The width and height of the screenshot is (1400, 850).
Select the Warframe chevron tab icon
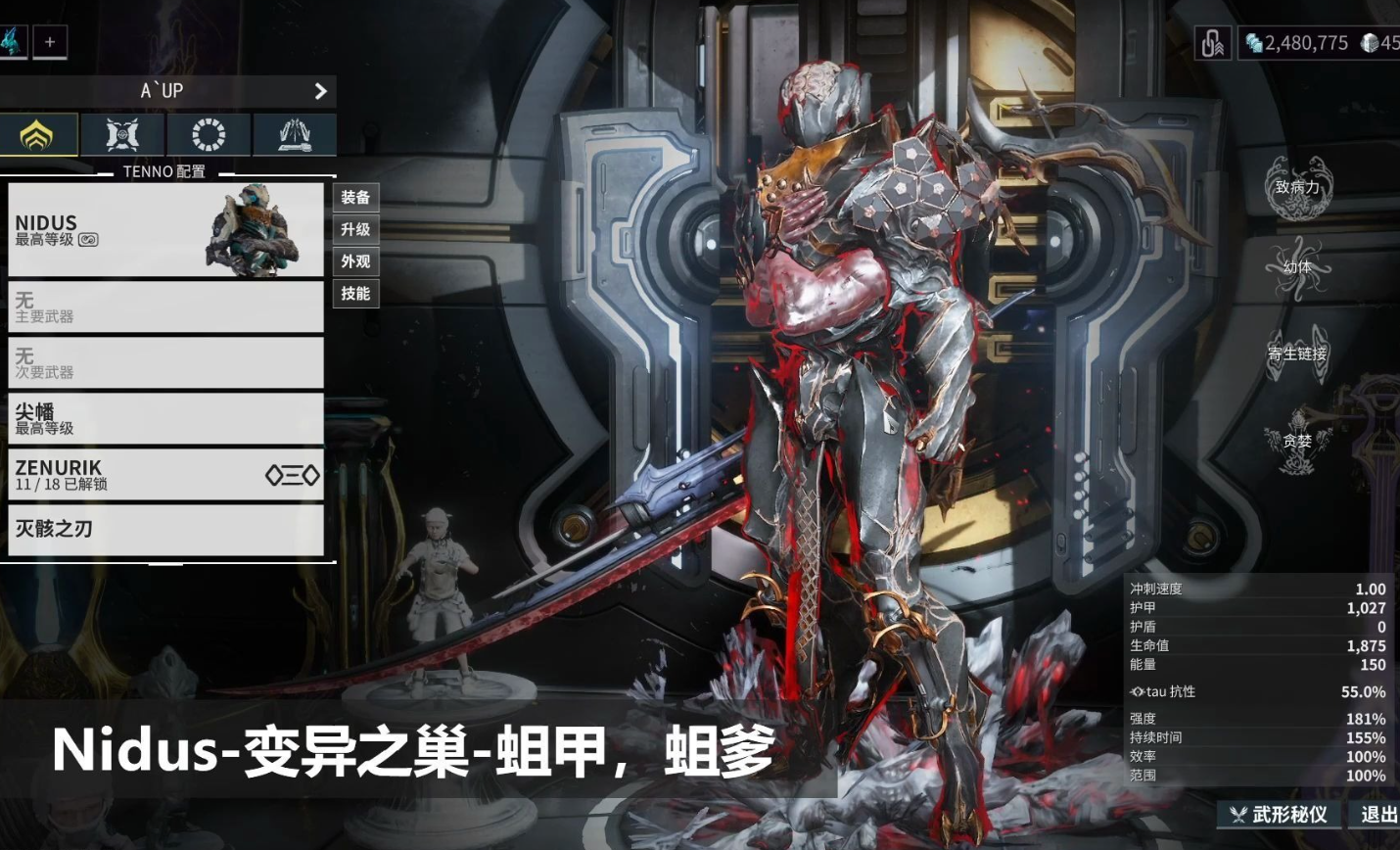click(x=39, y=134)
